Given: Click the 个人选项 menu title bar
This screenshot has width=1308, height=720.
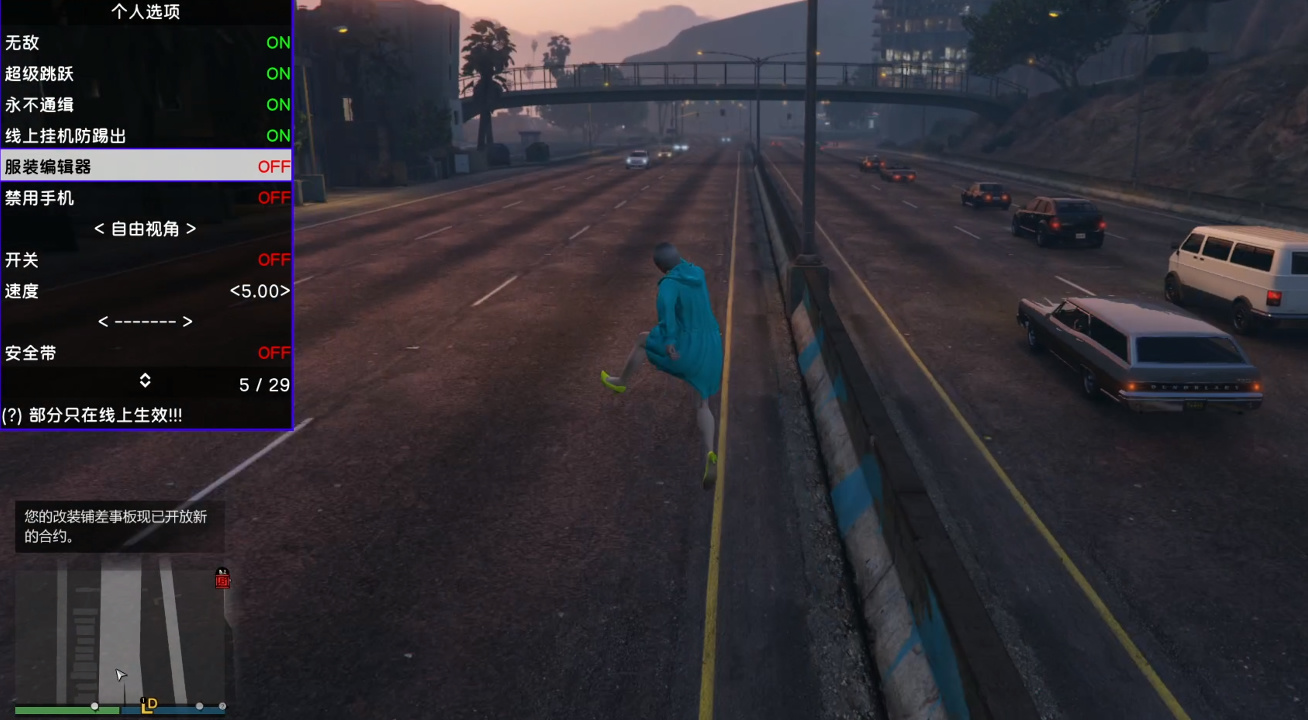Looking at the screenshot, I should [x=146, y=12].
